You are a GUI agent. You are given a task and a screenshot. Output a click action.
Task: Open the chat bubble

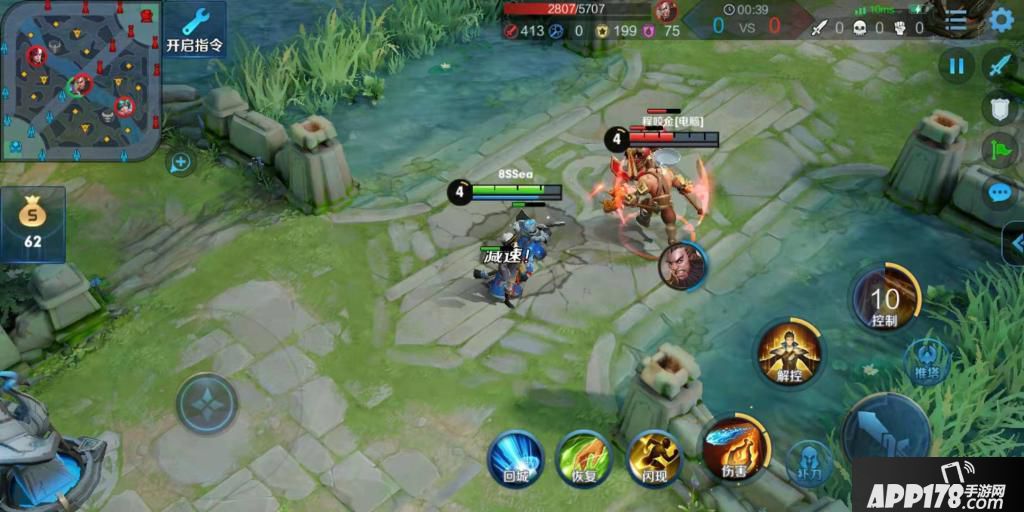tap(1000, 192)
